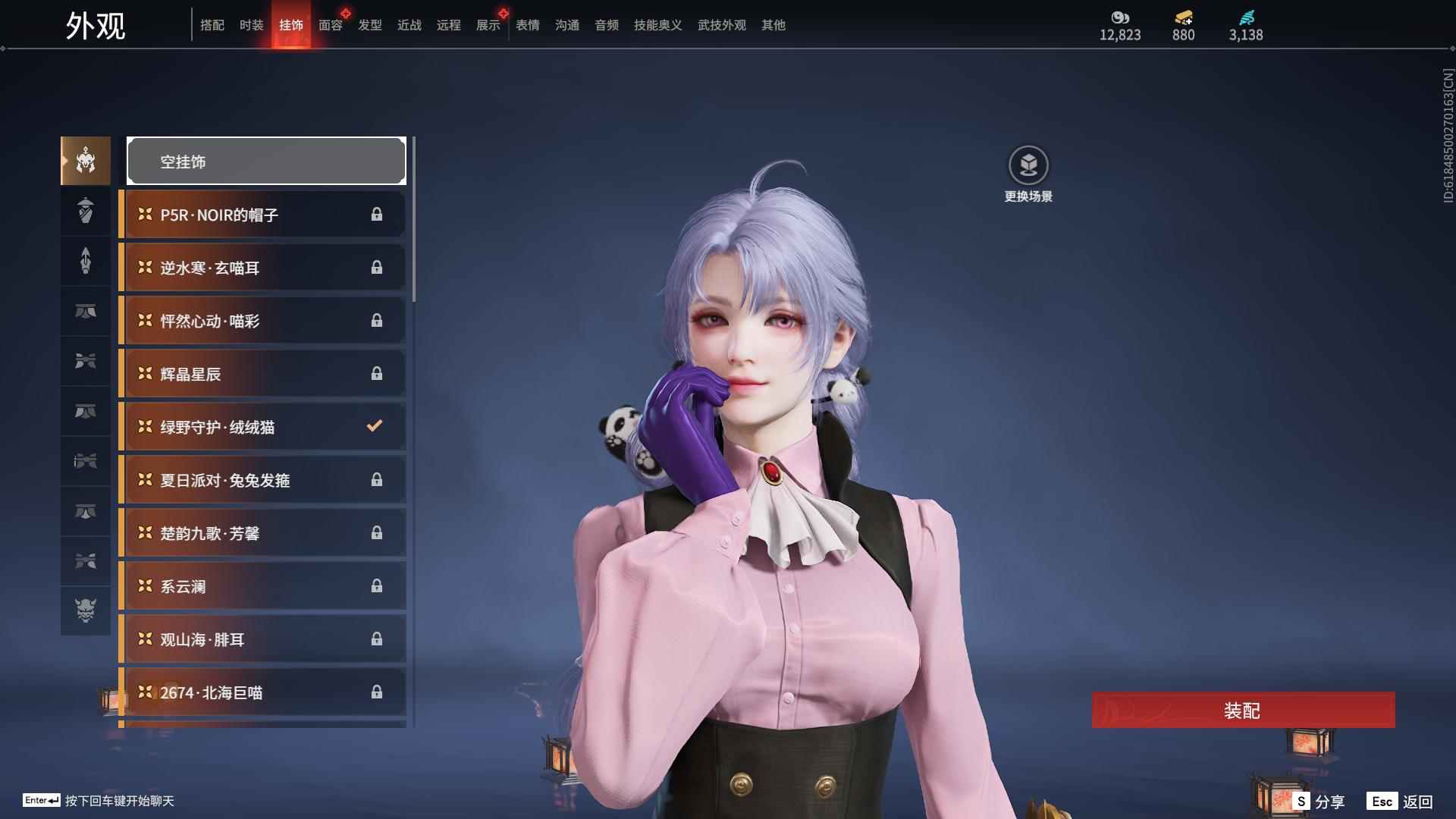Switch to the 表情 tab
Screen dimensions: 1456x819
pyautogui.click(x=527, y=25)
